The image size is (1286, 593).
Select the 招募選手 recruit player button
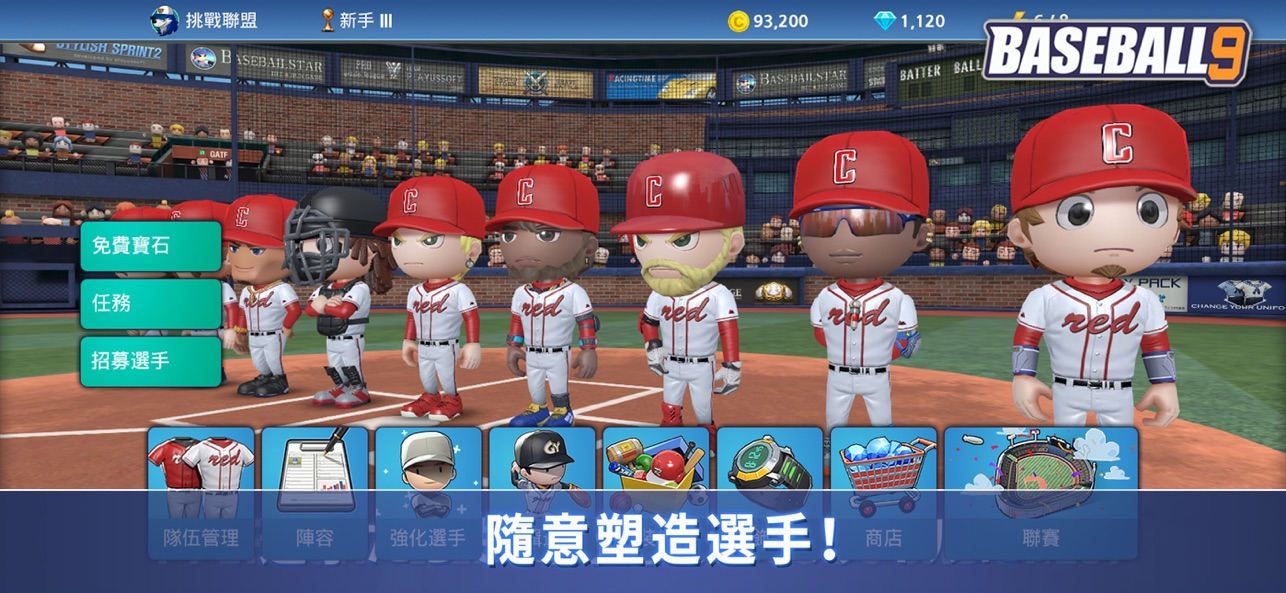[x=150, y=361]
